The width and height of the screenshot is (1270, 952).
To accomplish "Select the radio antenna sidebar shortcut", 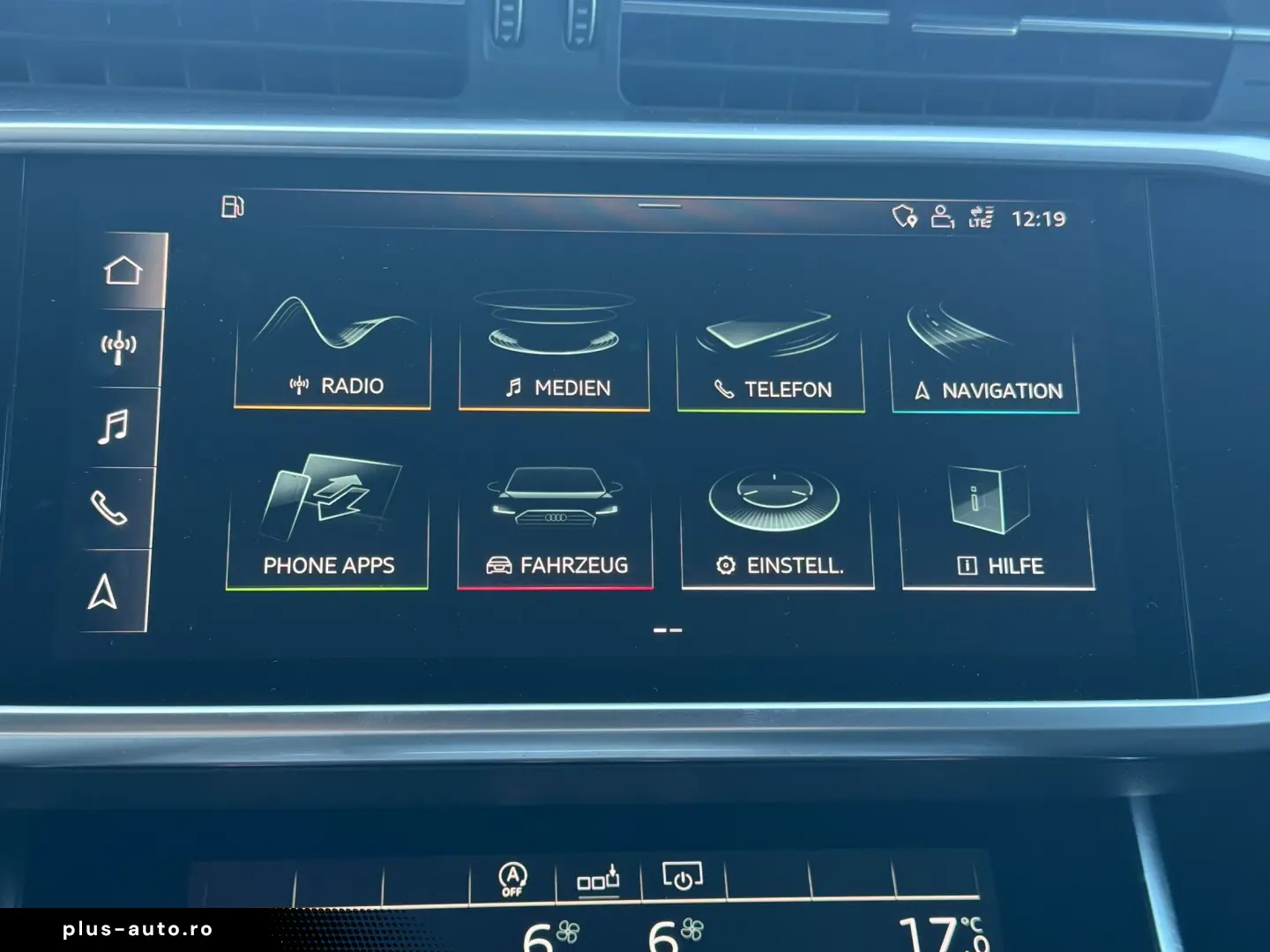I will (x=118, y=348).
